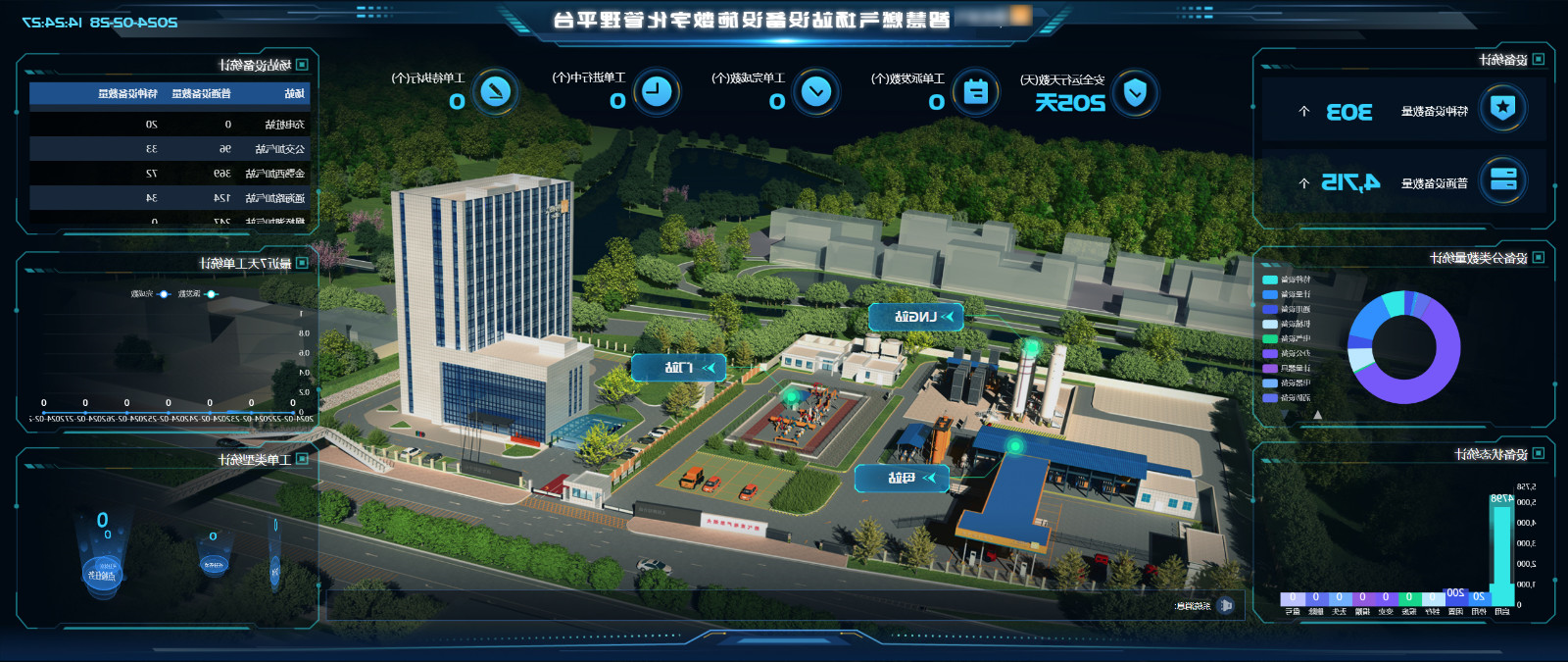The image size is (1568, 662).
Task: Select the 金秀西加气站 table row
Action: click(169, 174)
